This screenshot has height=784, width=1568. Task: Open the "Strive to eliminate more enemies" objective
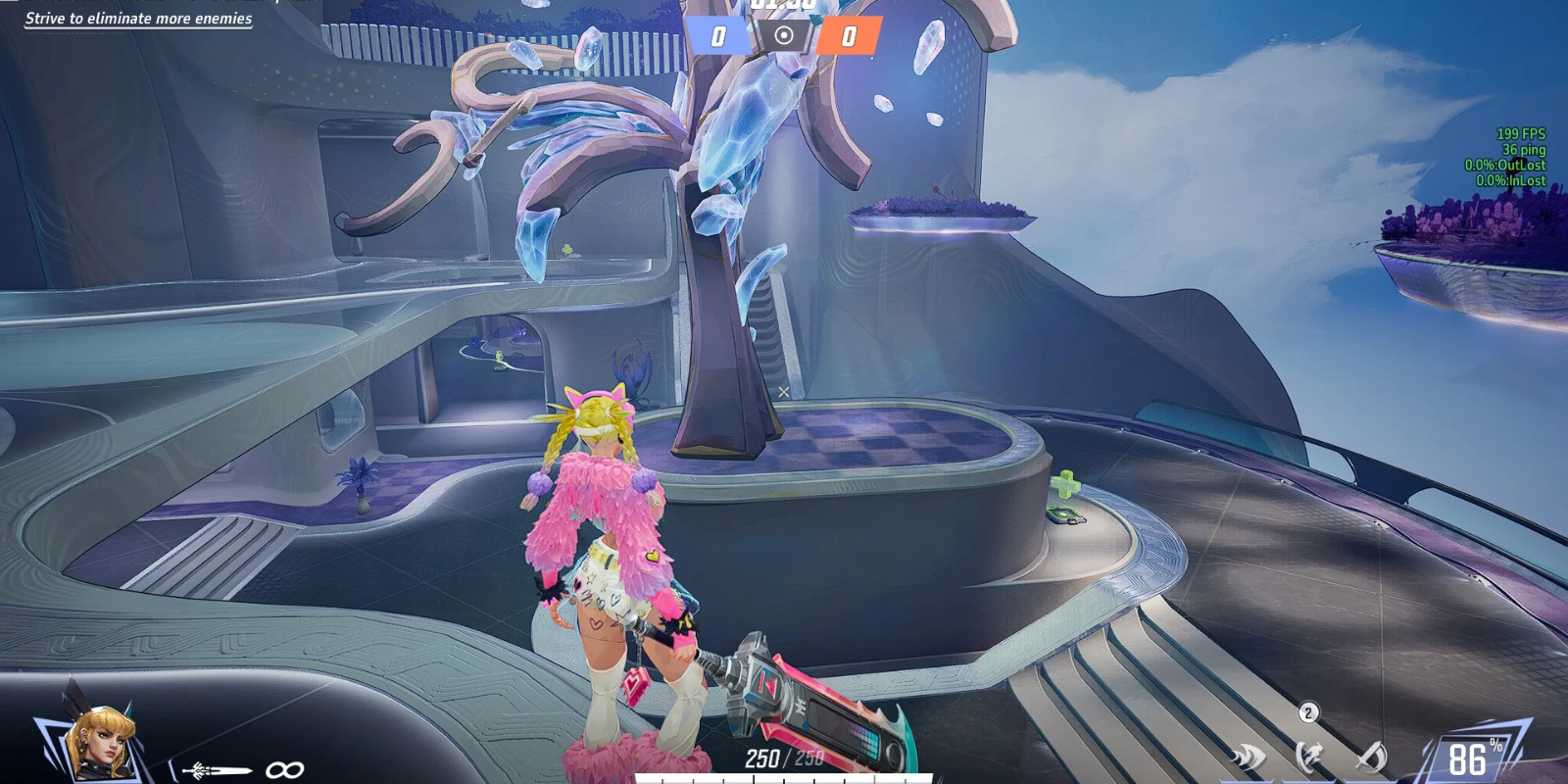click(138, 19)
